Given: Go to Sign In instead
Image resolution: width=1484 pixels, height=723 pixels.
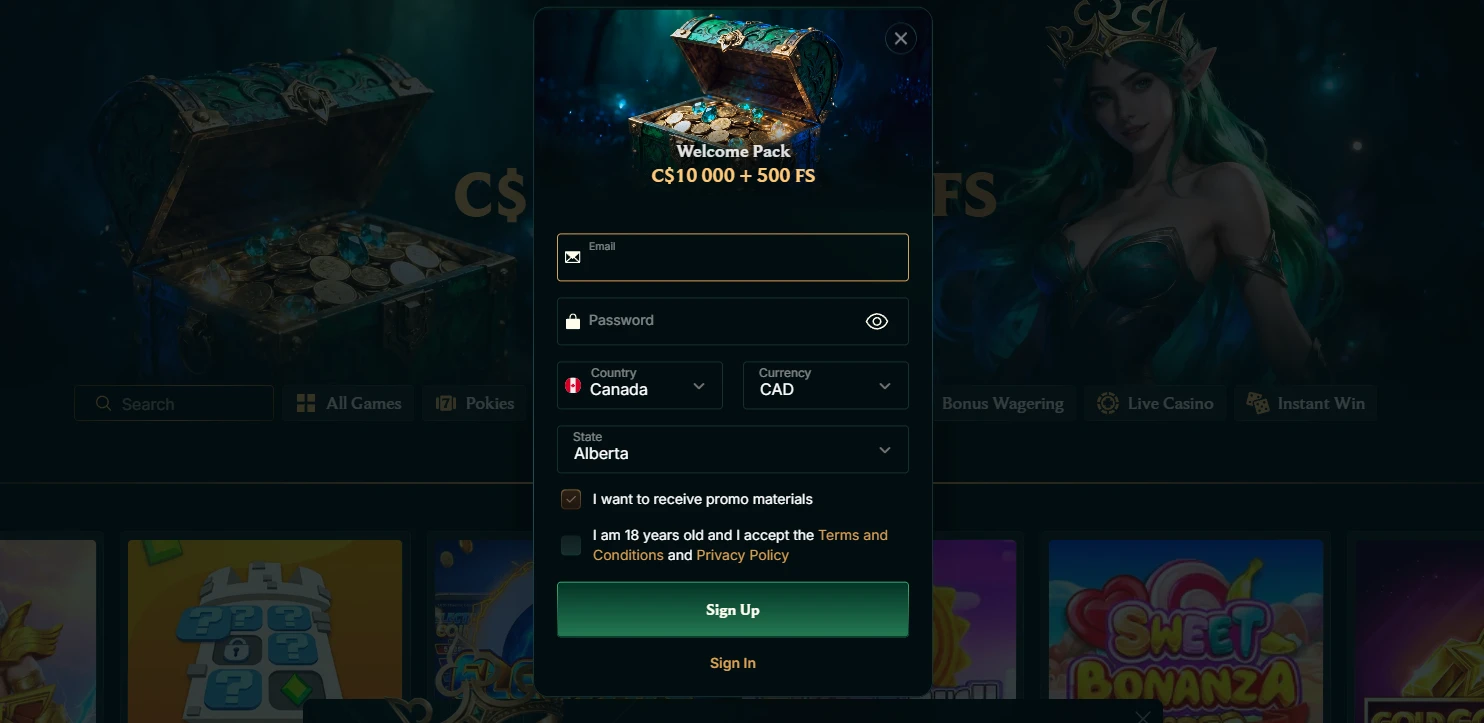Looking at the screenshot, I should coord(732,663).
